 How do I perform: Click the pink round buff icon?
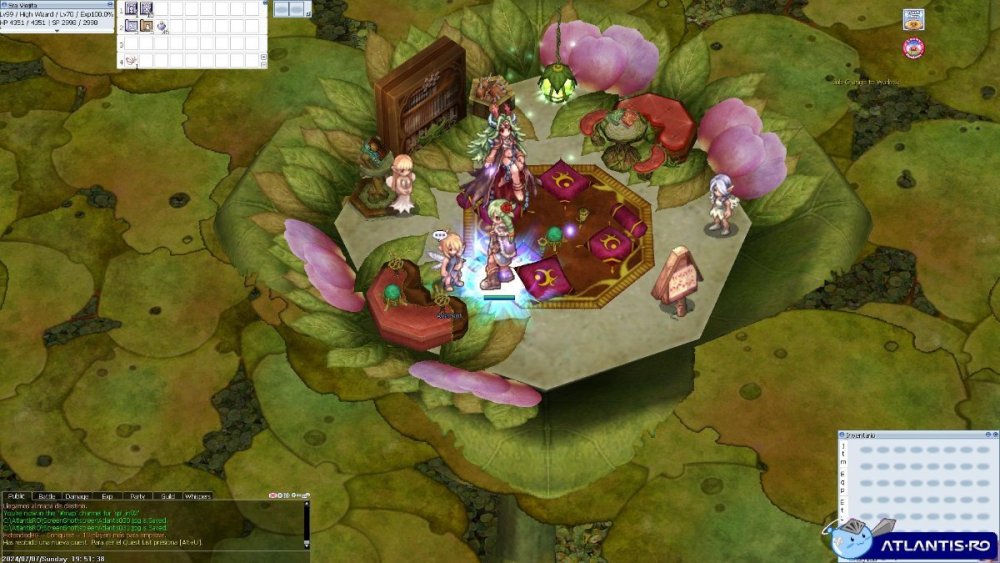[912, 47]
